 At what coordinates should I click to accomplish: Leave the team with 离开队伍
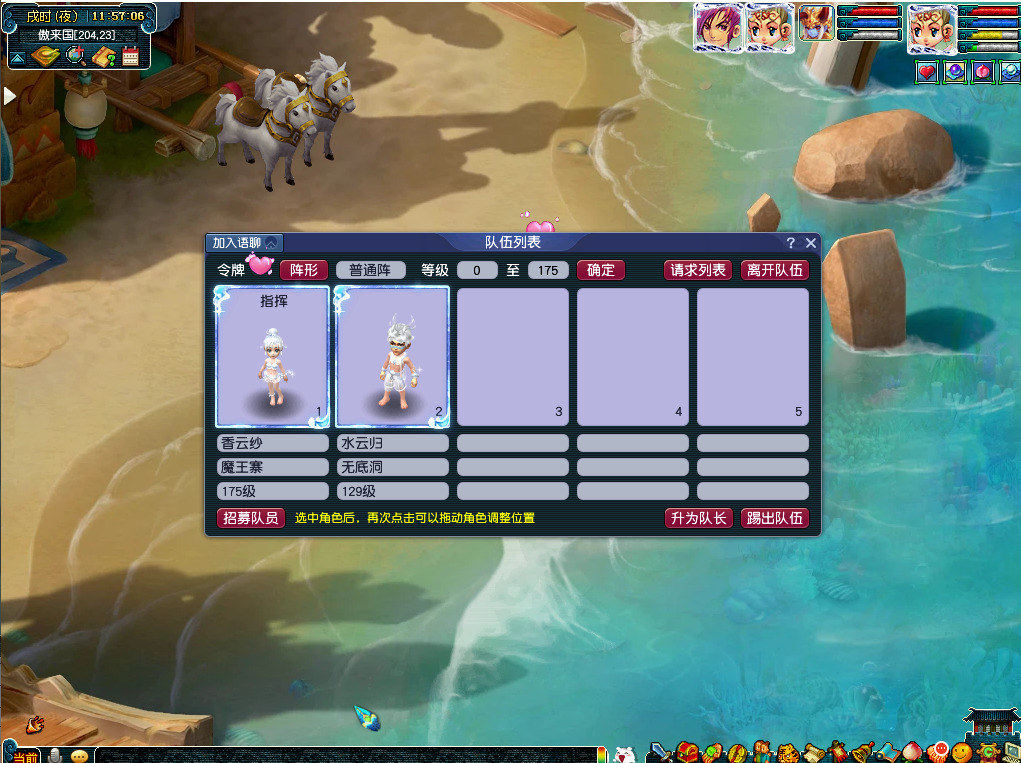(774, 270)
